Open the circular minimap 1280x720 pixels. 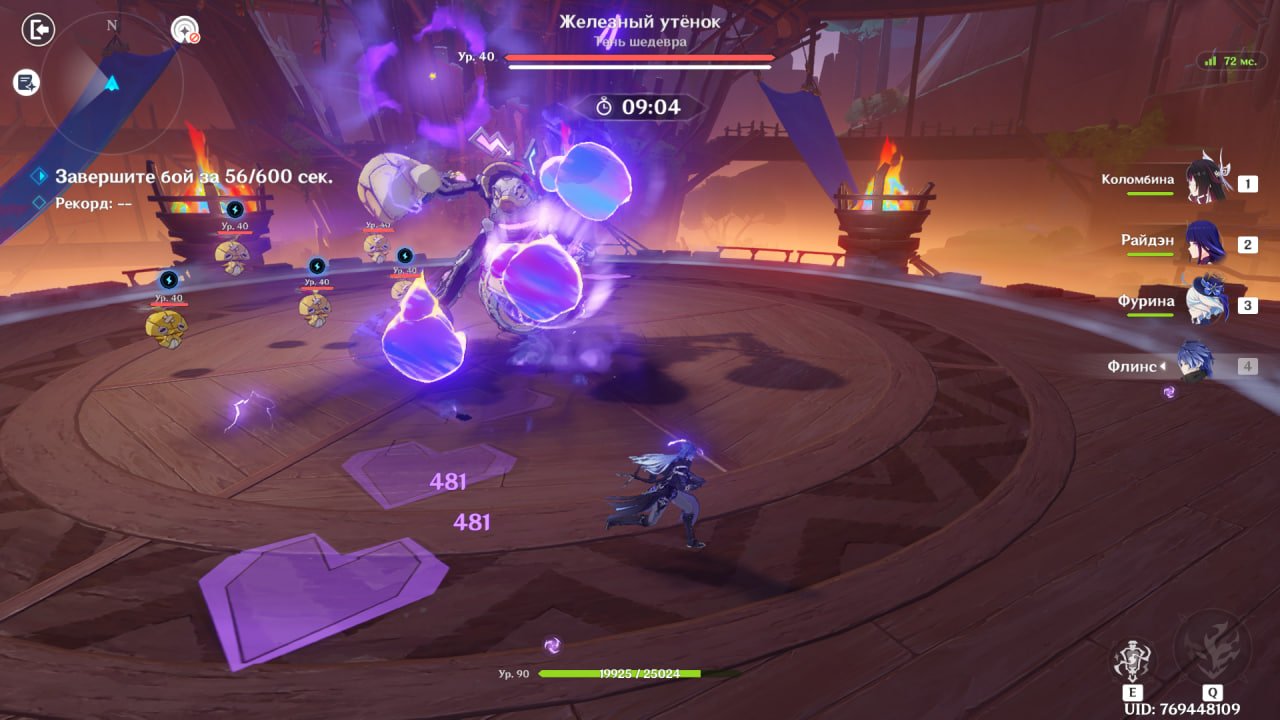click(112, 80)
